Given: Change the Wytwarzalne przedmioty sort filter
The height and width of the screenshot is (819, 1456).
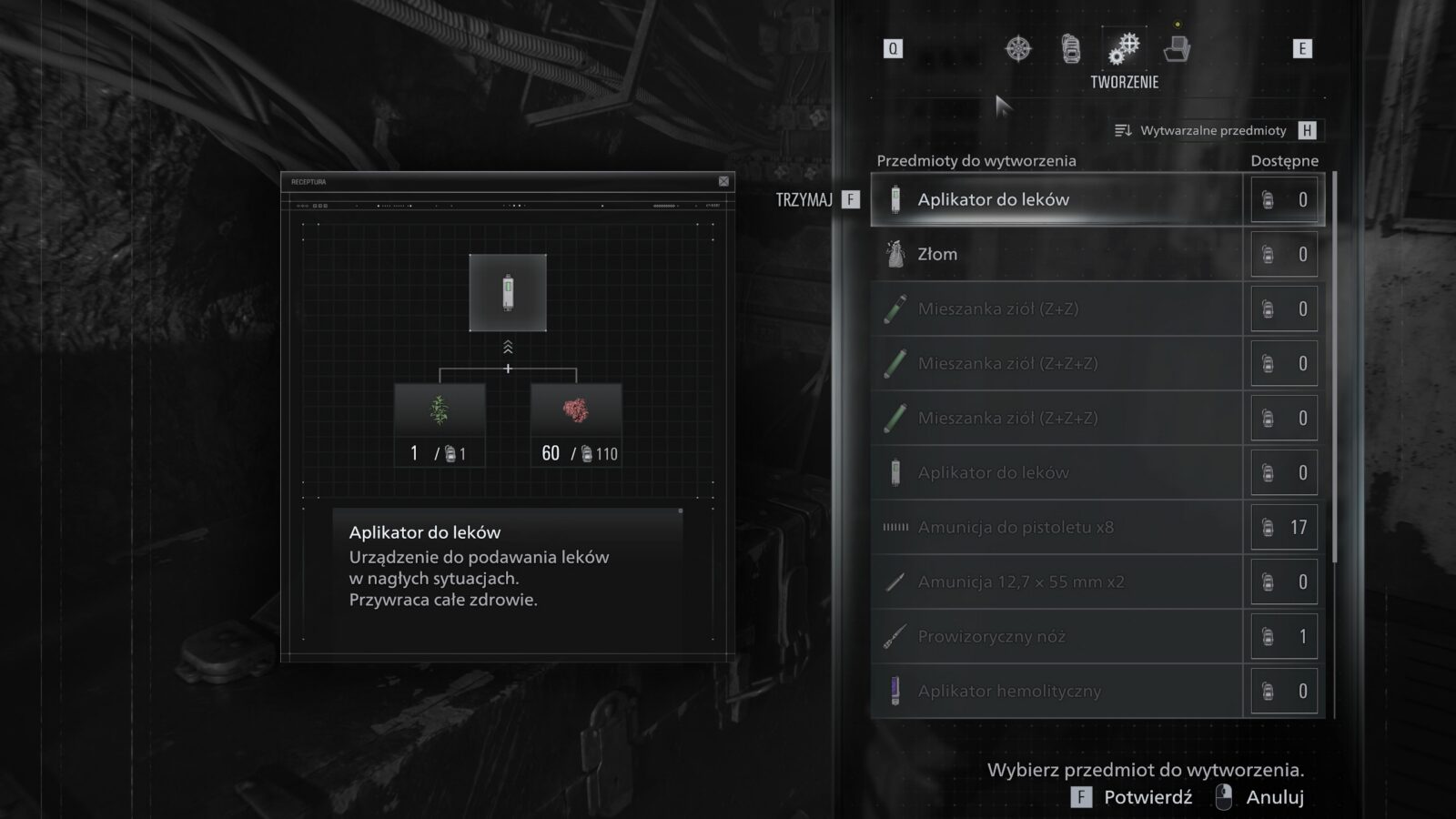Looking at the screenshot, I should coord(1214,130).
